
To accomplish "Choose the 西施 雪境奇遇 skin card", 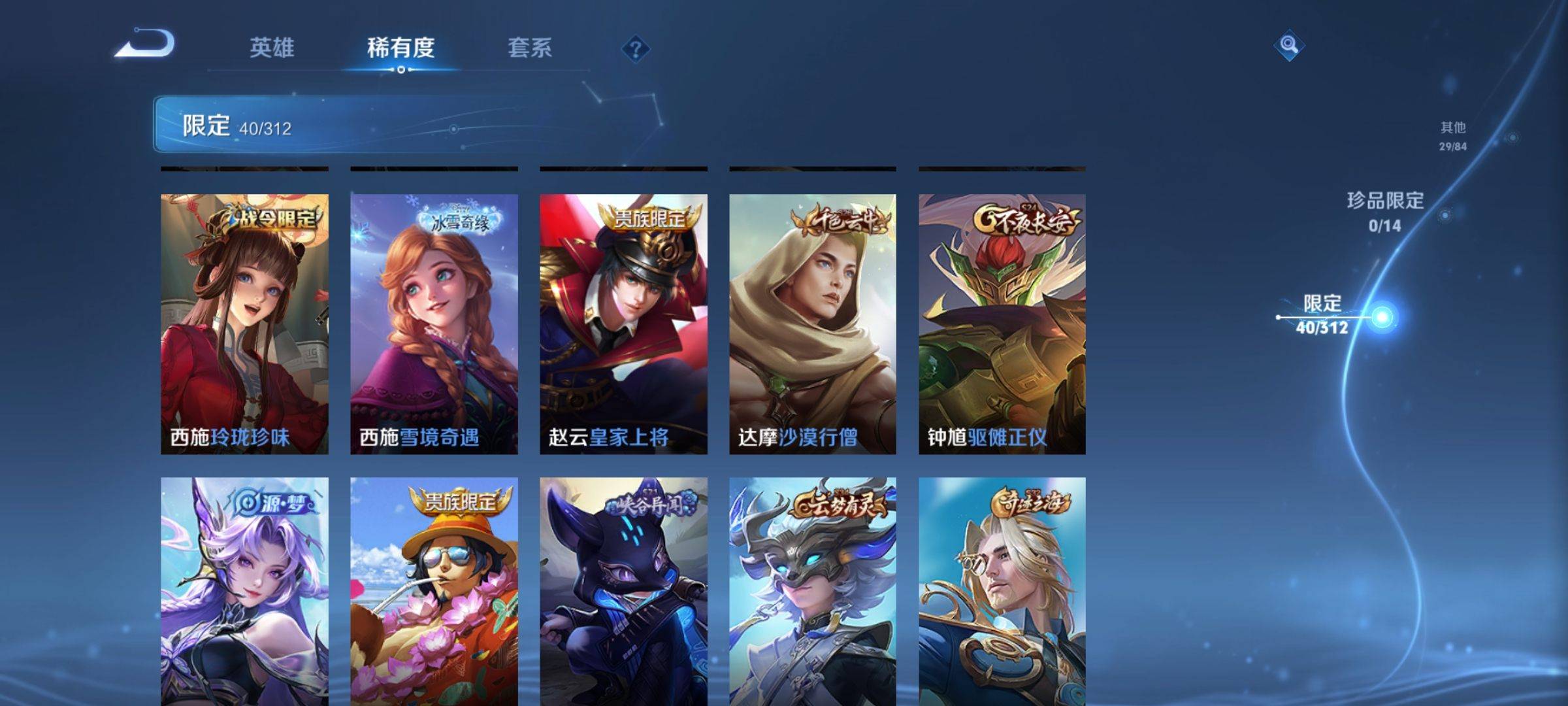I will pos(434,324).
